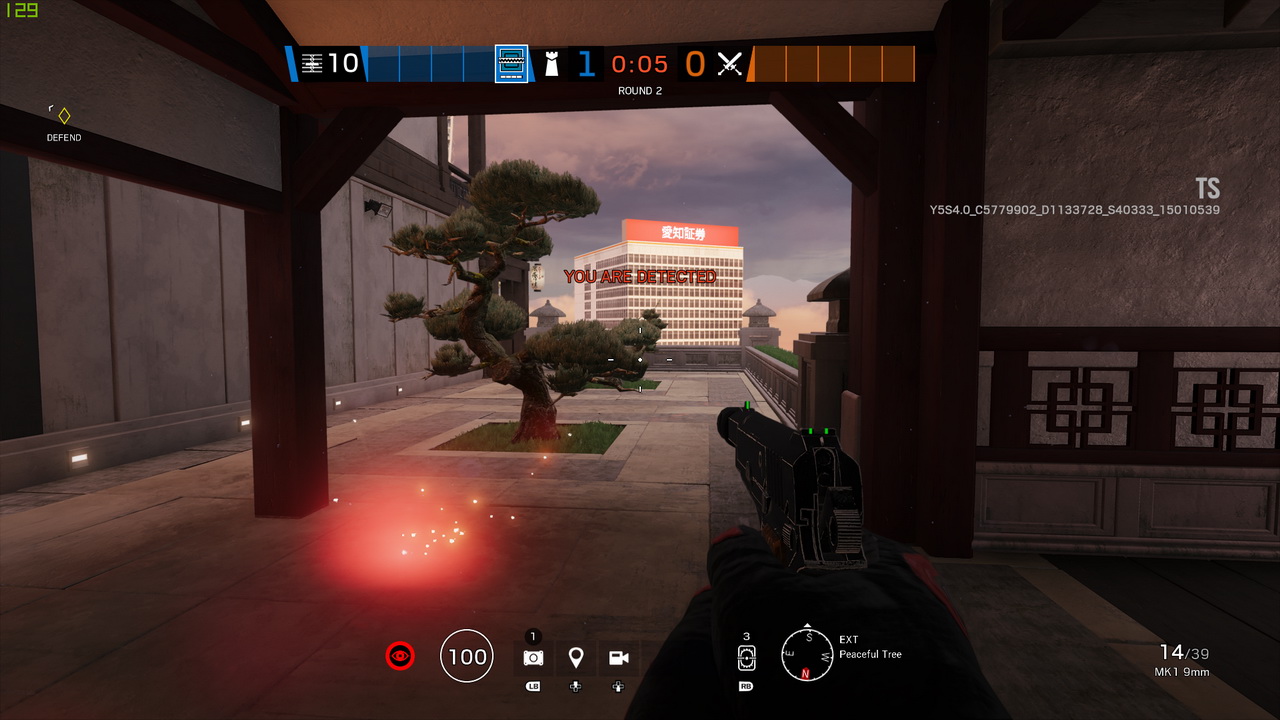Select the defender tower icon near the score
1280x720 pixels.
[x=552, y=64]
